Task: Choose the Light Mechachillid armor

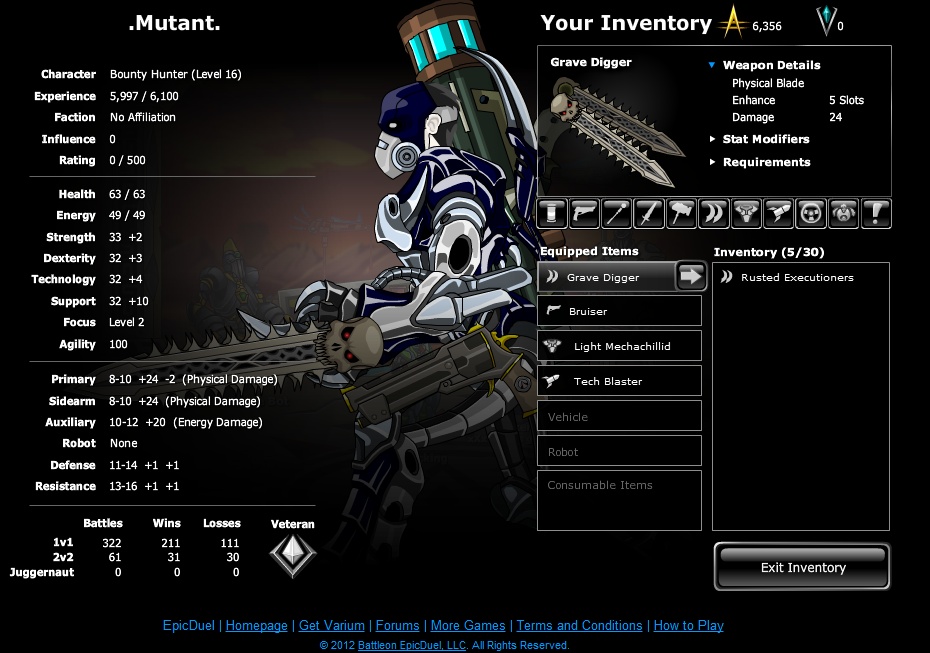Action: point(619,346)
